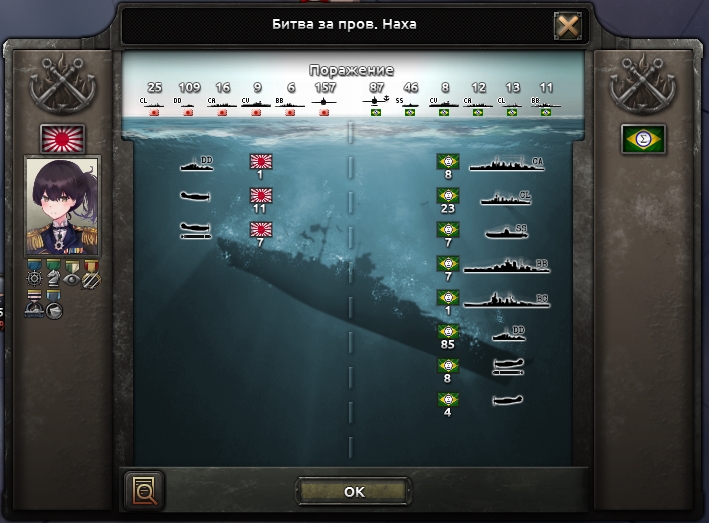The height and width of the screenshot is (523, 709).
Task: Click the Brazilian flag emblem
Action: point(644,139)
